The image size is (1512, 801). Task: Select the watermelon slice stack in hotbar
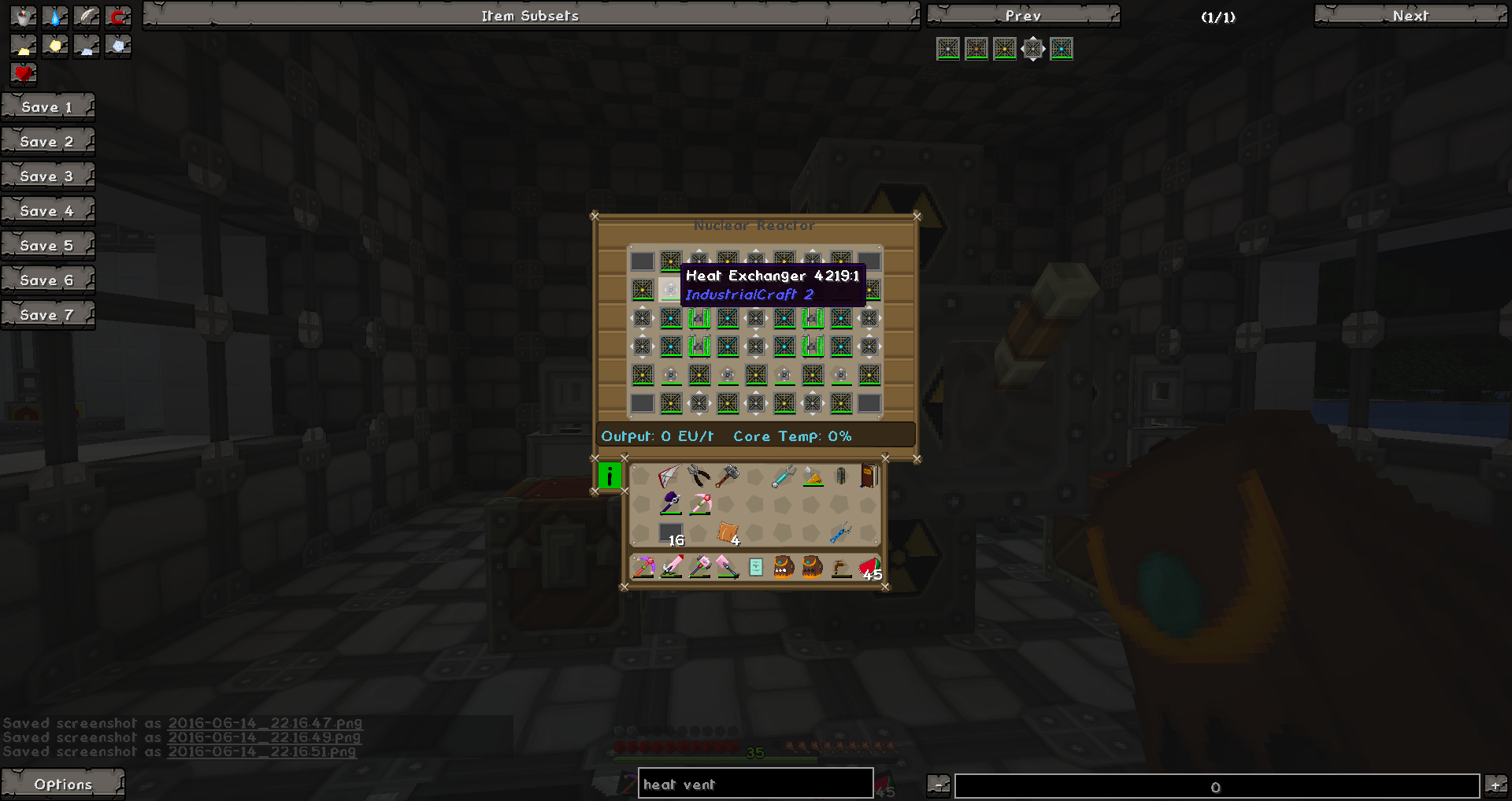point(869,567)
